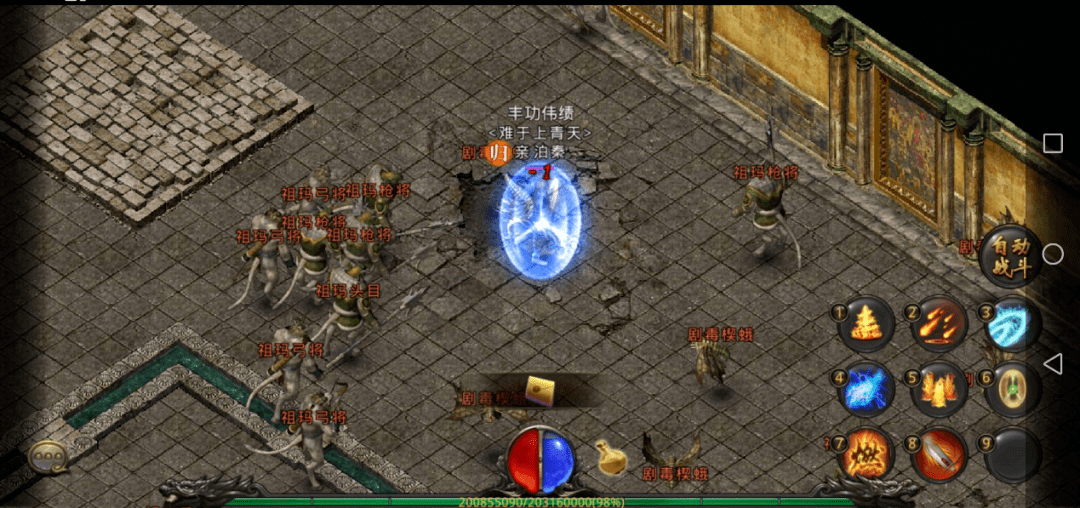Tap the Android home circle button
1080x508 pixels.
click(x=1052, y=254)
